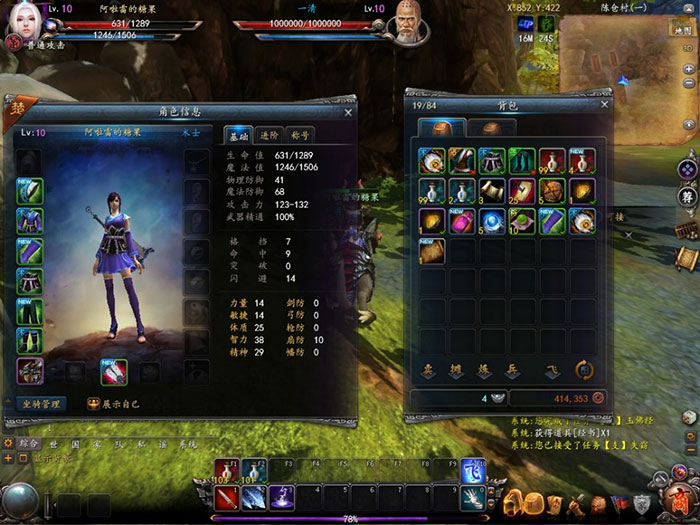Close the character info (角色信息) panel
Image resolution: width=700 pixels, height=525 pixels.
coord(347,113)
